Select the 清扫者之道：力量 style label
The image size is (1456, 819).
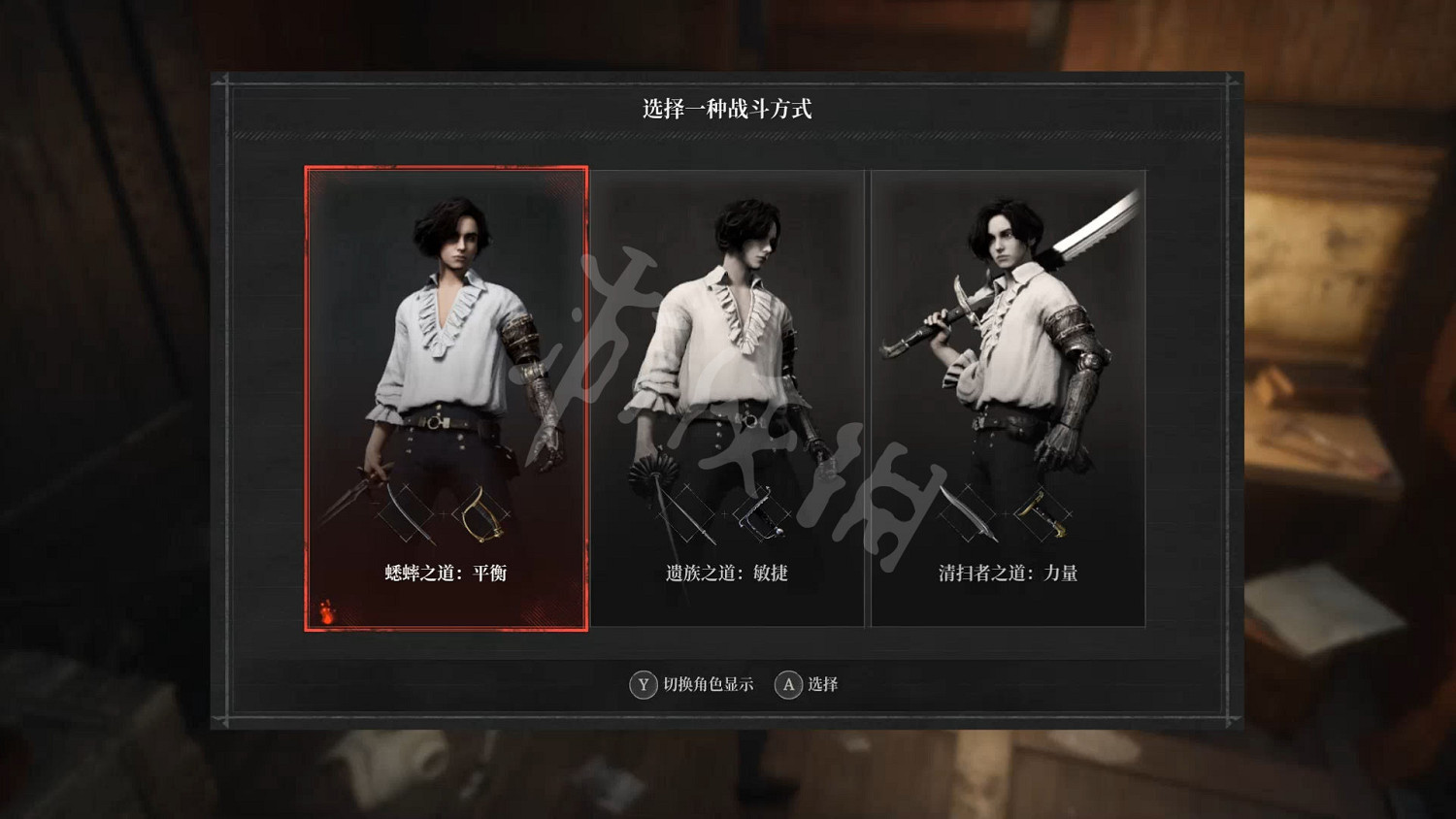point(1008,573)
